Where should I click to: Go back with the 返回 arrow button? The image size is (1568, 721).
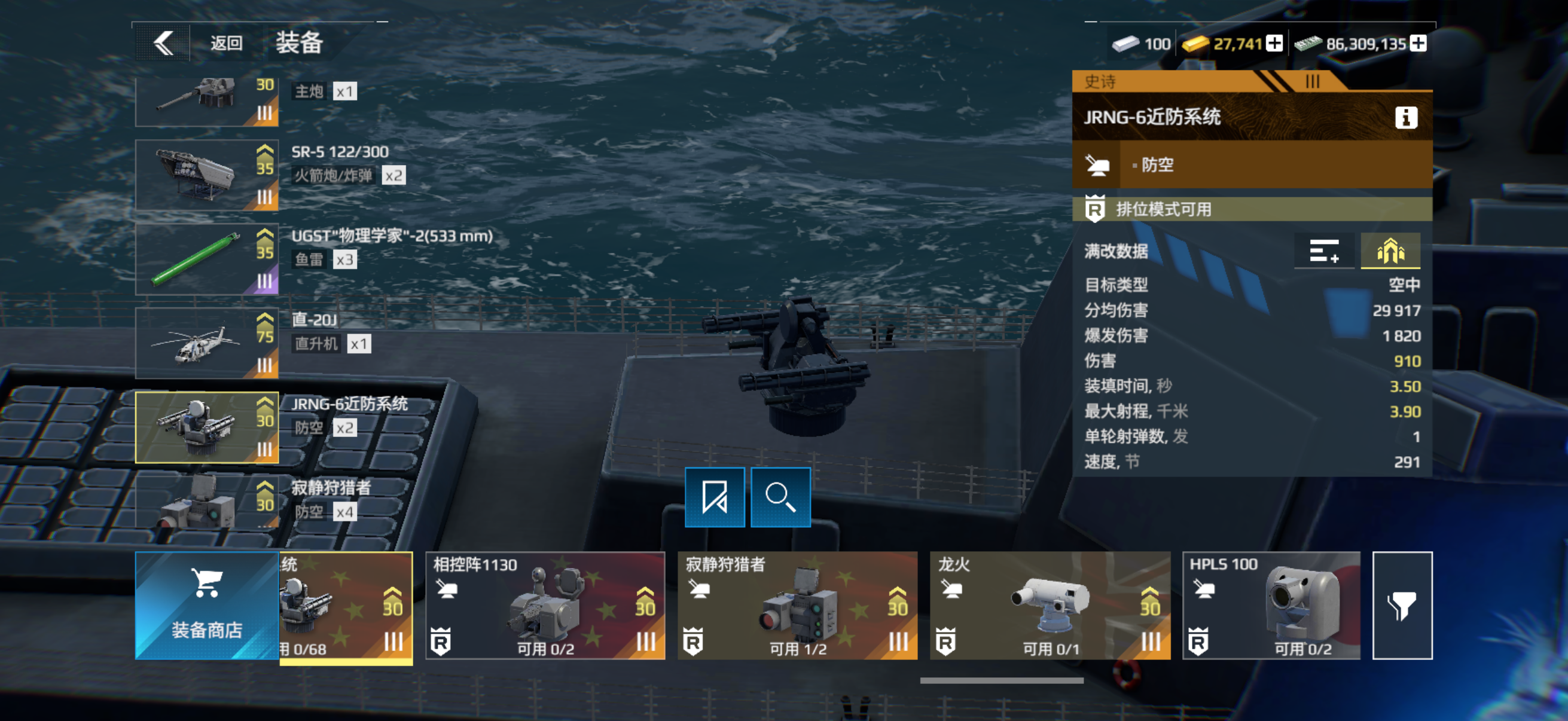coord(163,43)
